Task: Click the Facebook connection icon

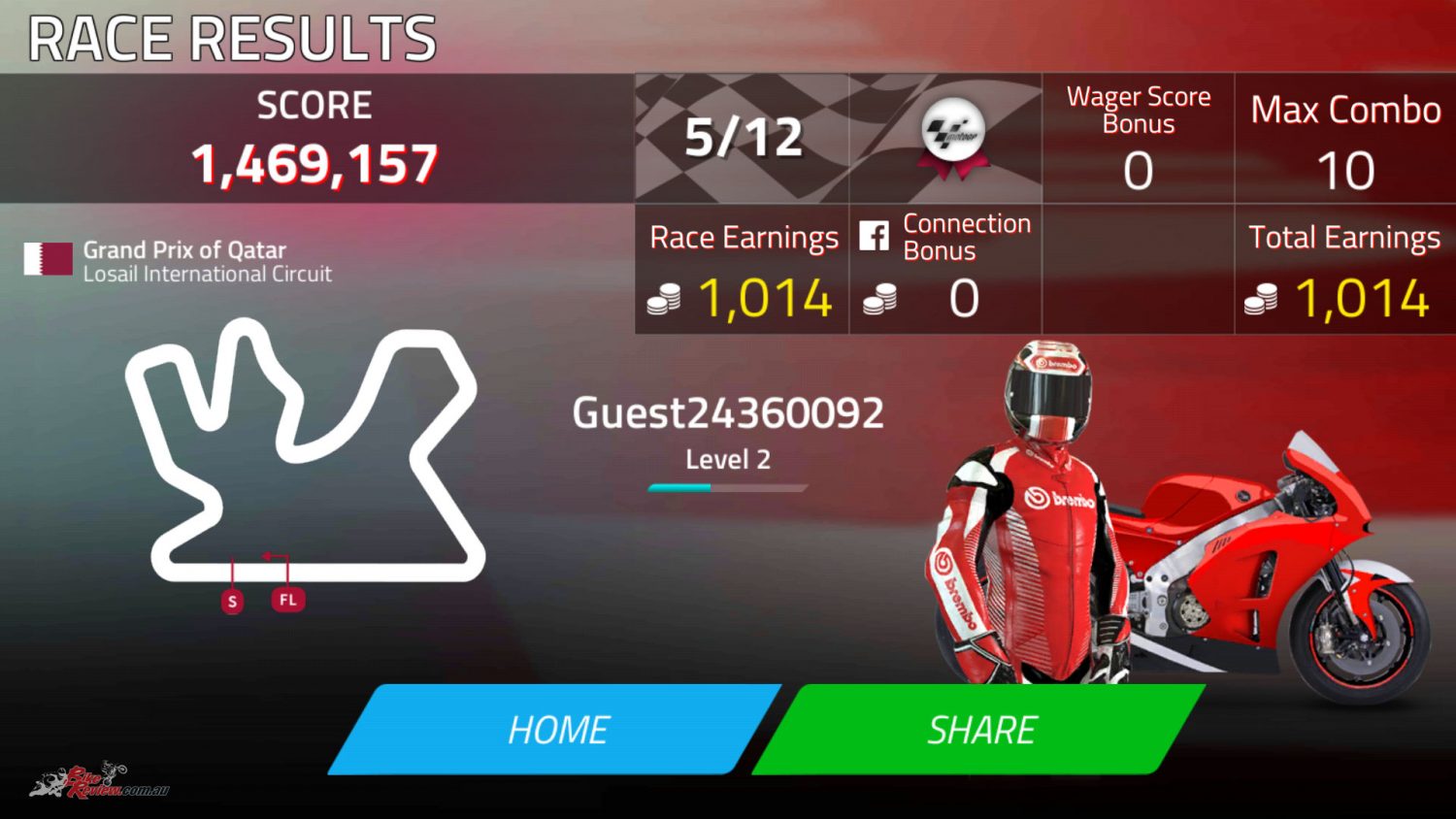Action: click(877, 235)
